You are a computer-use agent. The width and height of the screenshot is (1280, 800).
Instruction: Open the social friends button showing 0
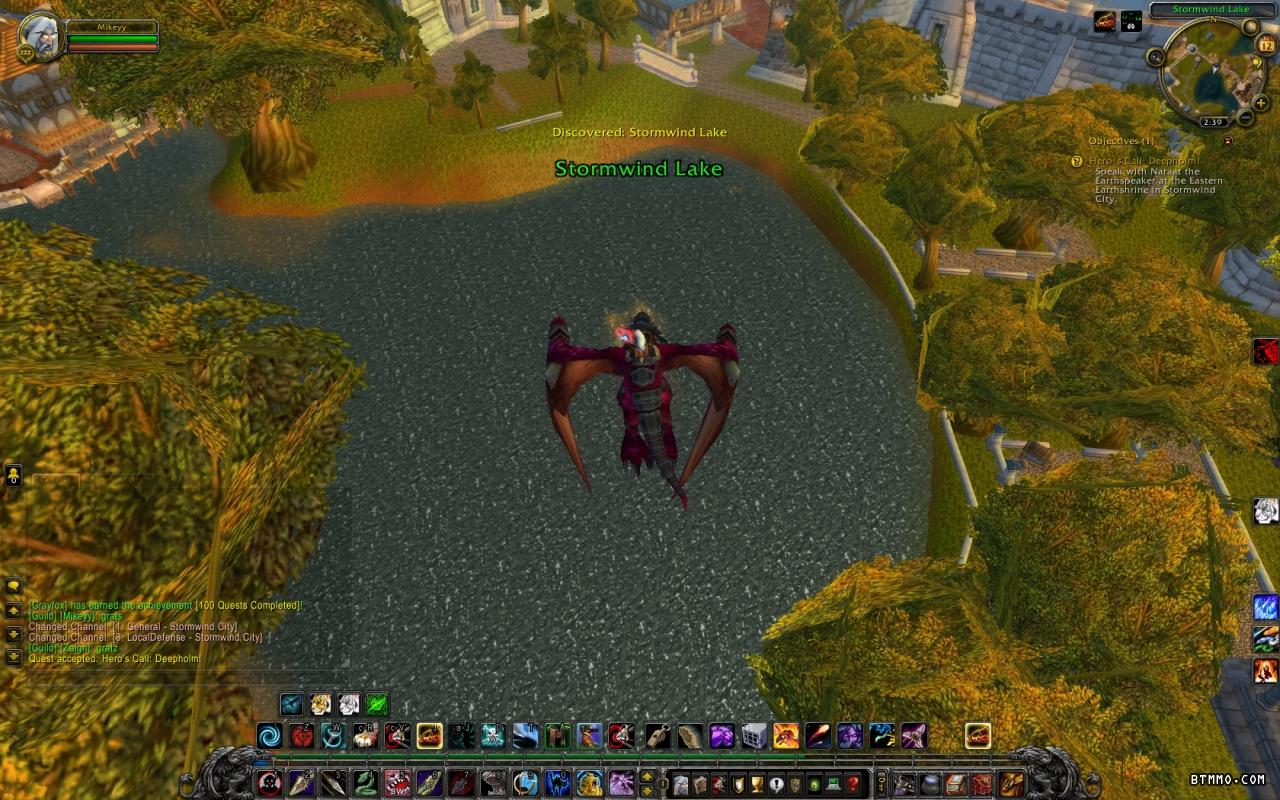pyautogui.click(x=14, y=475)
